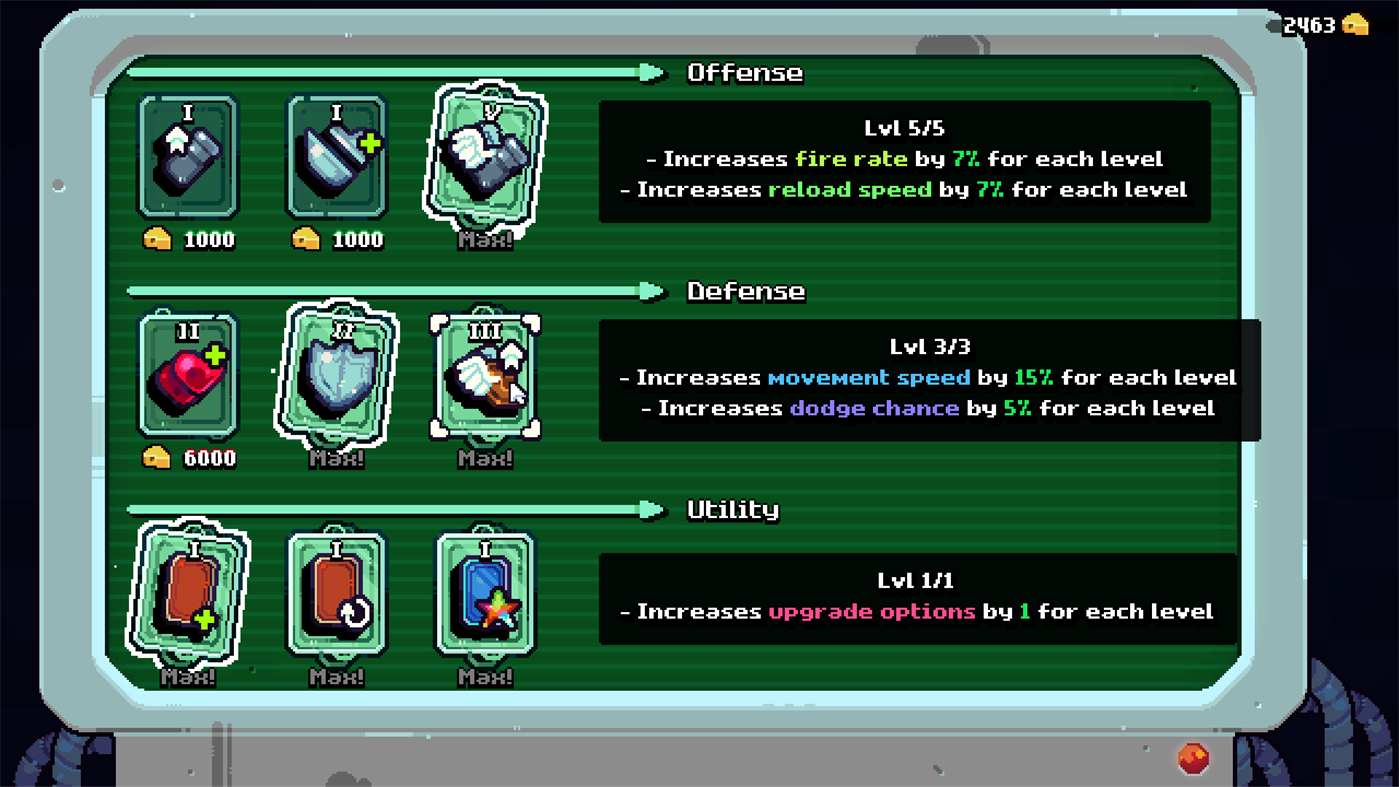Click the Offense section header
The width and height of the screenshot is (1399, 787).
[744, 72]
